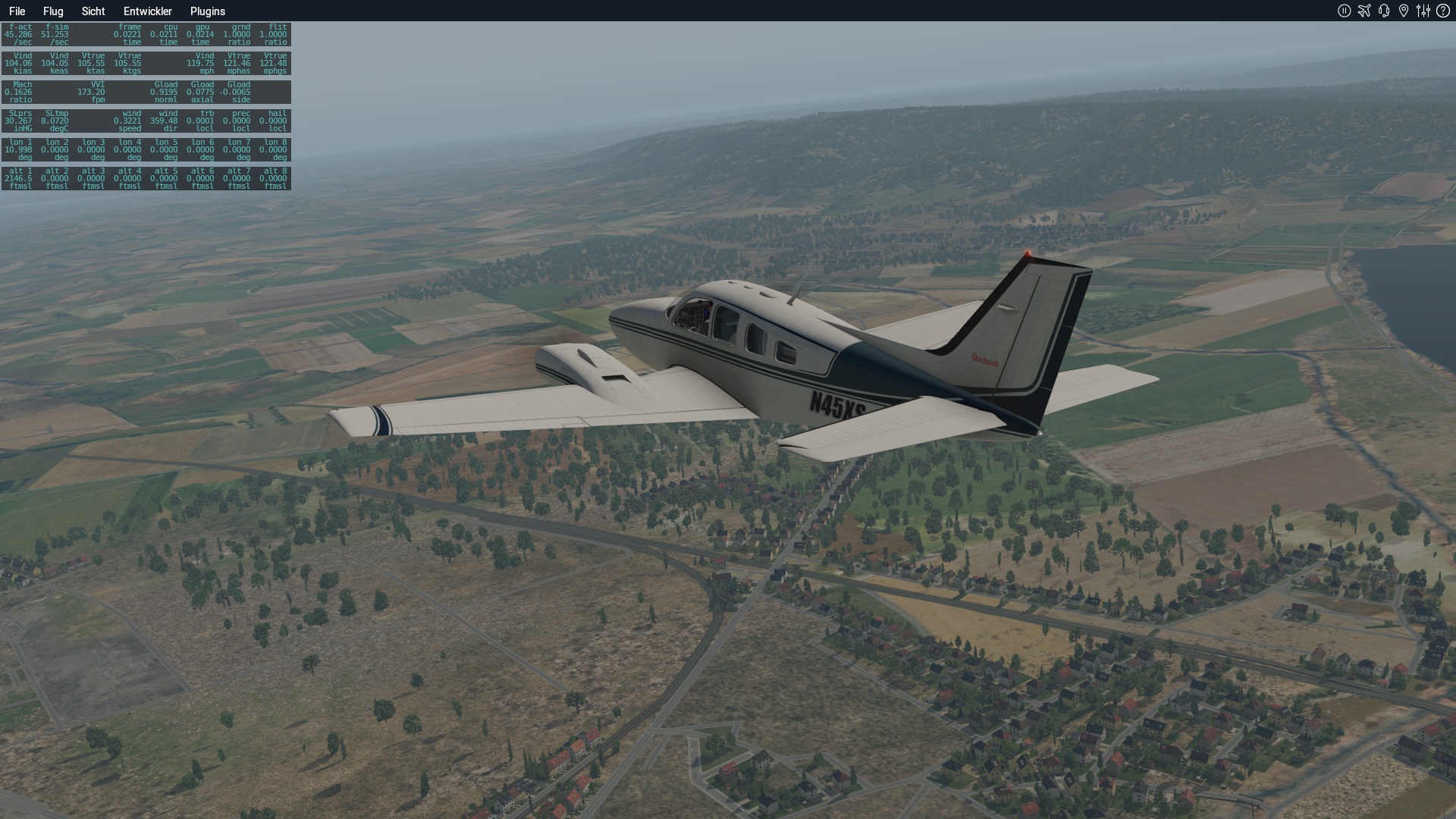The height and width of the screenshot is (819, 1456).
Task: Open settings with the sliders icon
Action: pyautogui.click(x=1423, y=11)
